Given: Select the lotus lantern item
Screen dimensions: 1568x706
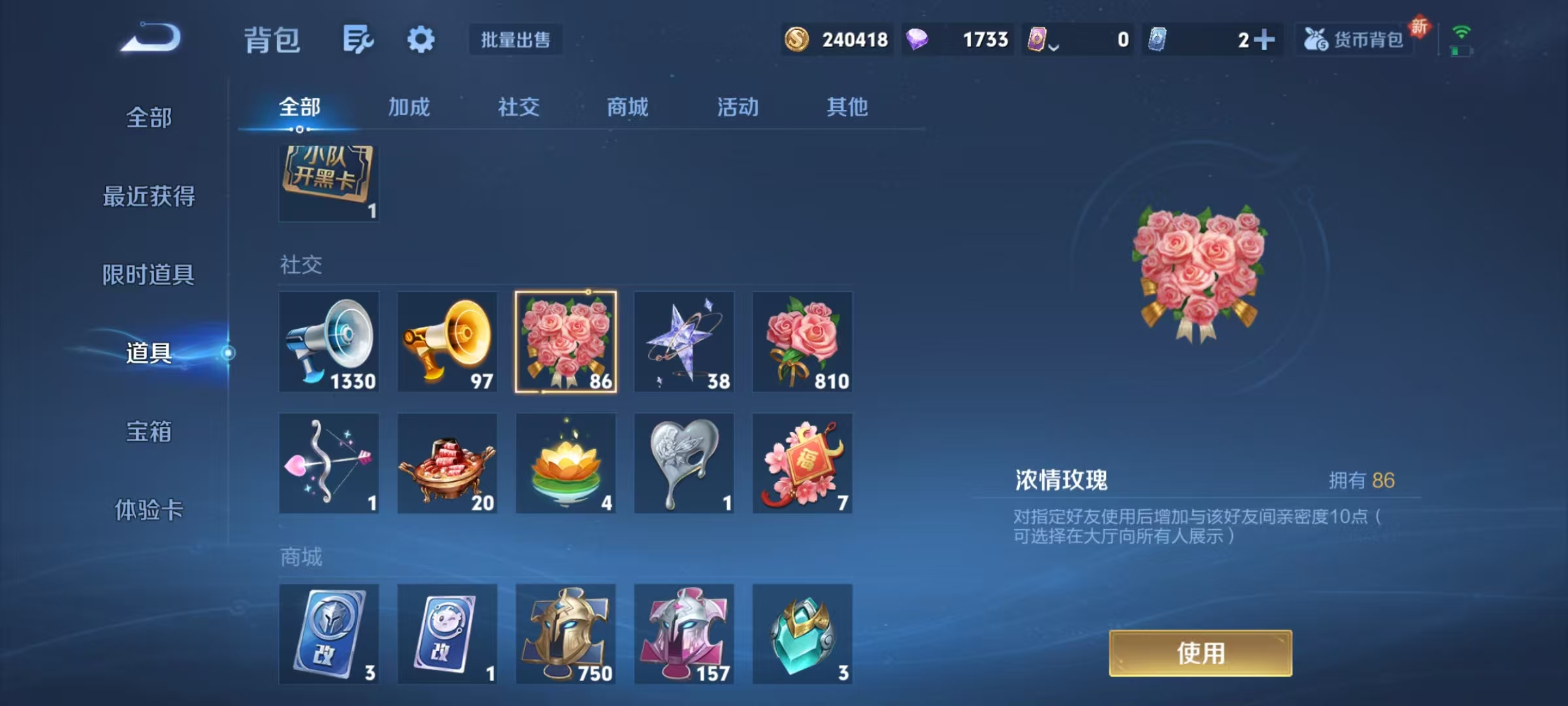Looking at the screenshot, I should click(566, 464).
